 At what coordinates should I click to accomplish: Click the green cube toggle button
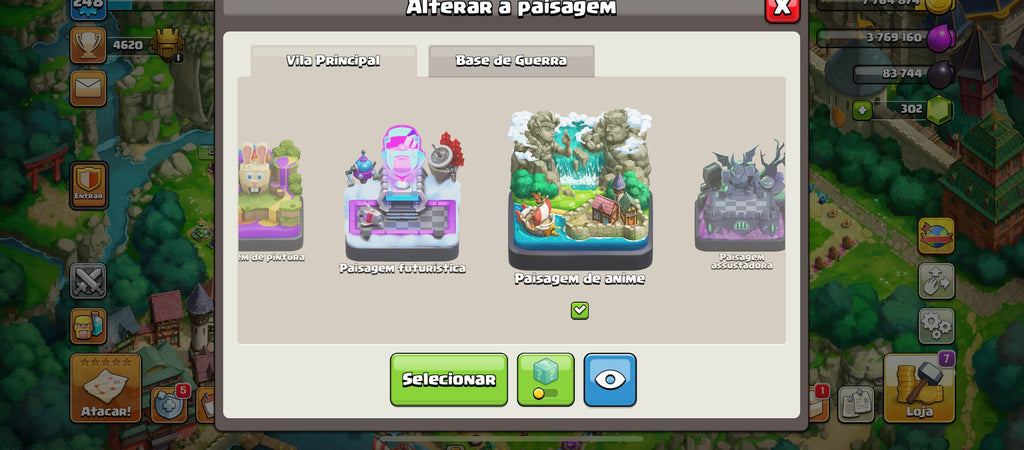point(545,380)
